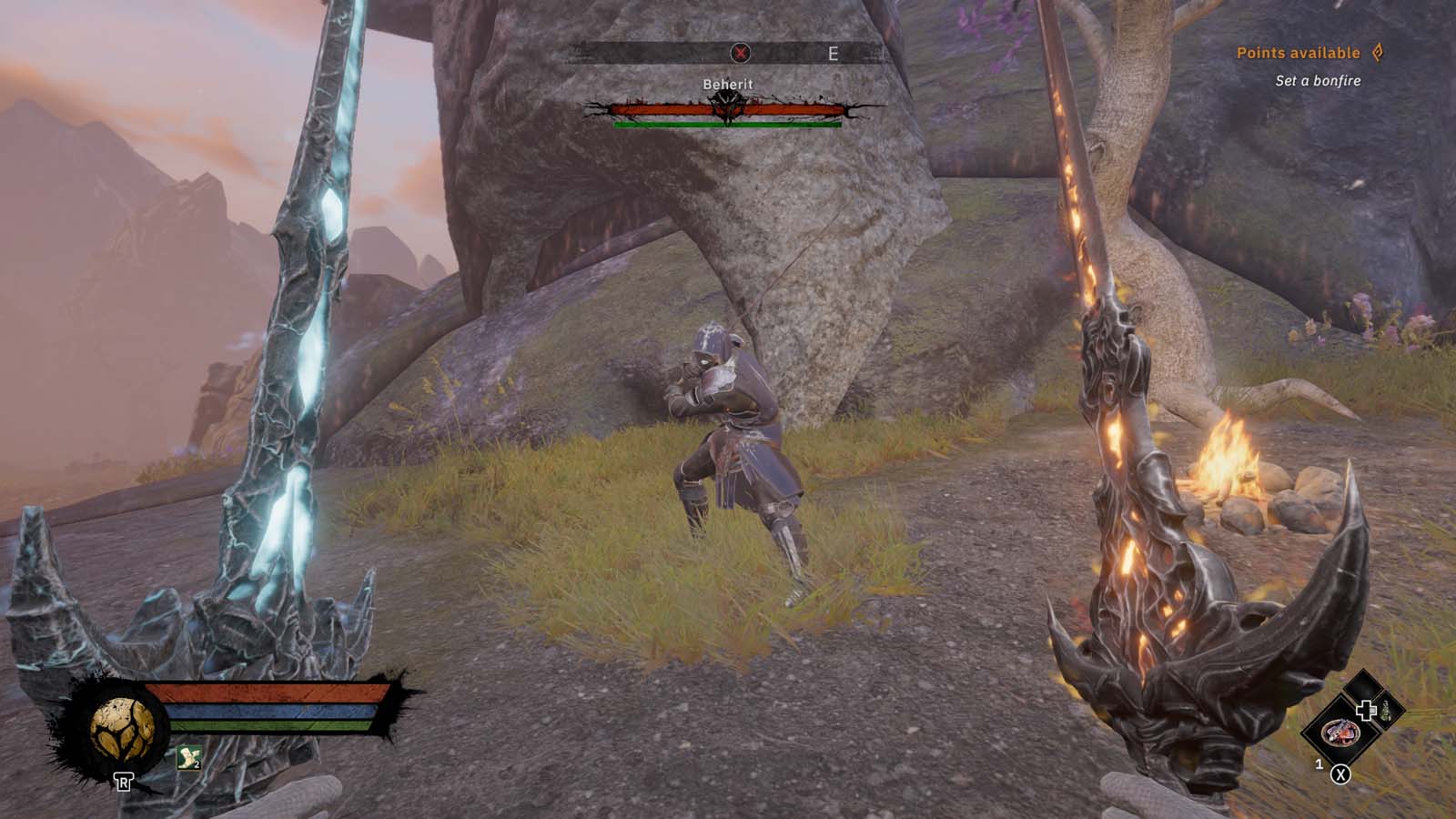The image size is (1456, 819).
Task: Click the Set a bonfire prompt
Action: (1316, 80)
